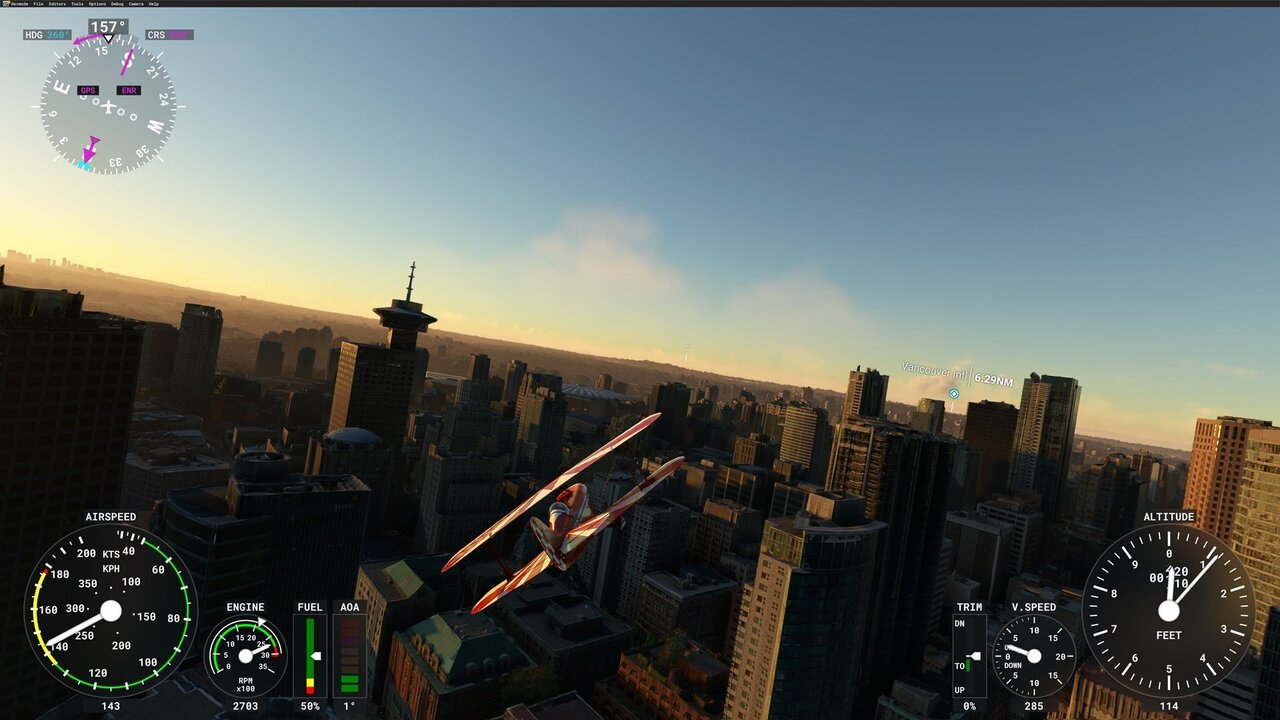Open the Tools menu
This screenshot has height=720, width=1280.
tap(77, 4)
